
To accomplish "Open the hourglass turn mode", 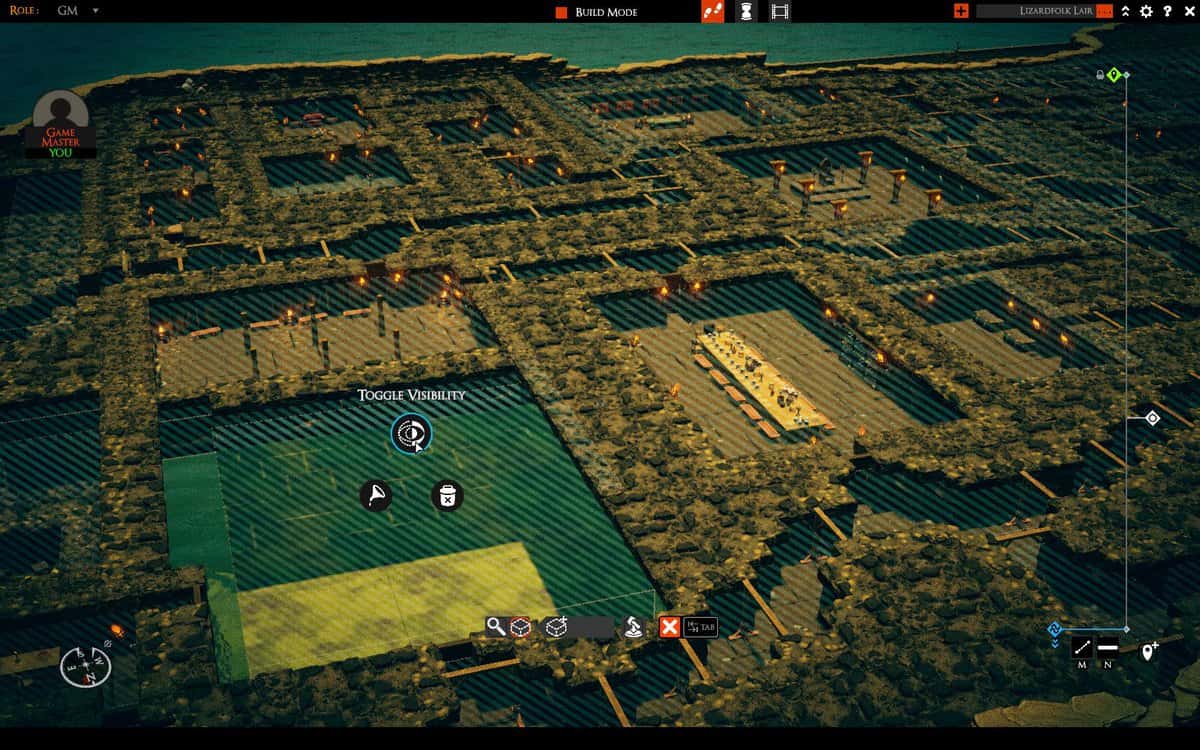I will click(x=746, y=12).
